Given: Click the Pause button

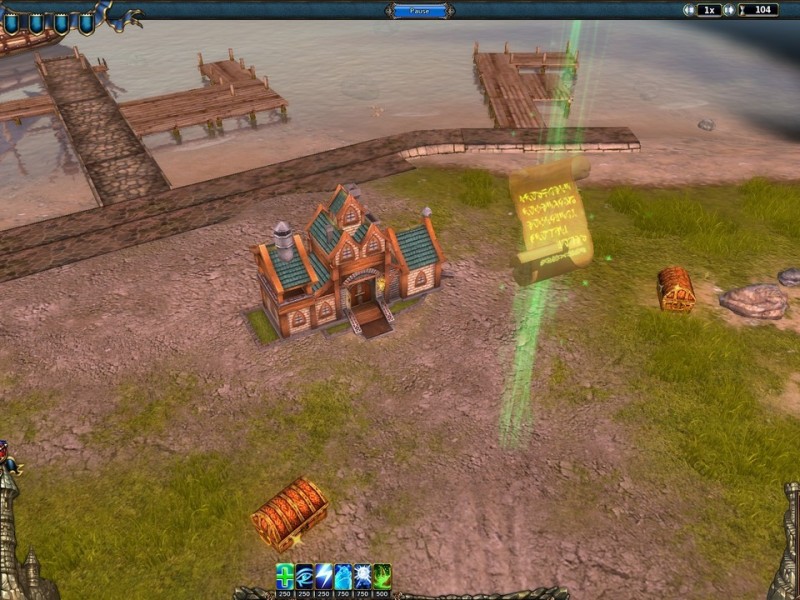Looking at the screenshot, I should tap(419, 10).
